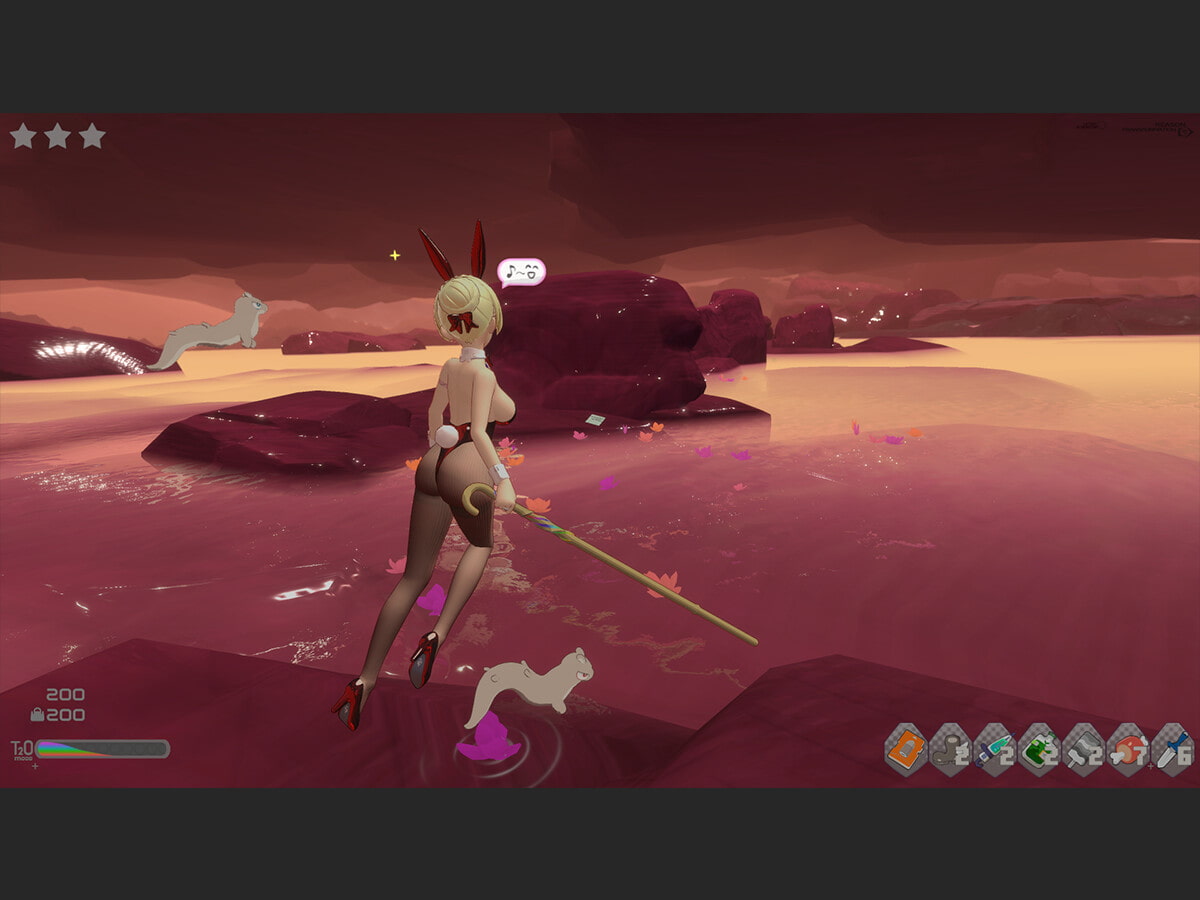This screenshot has width=1200, height=900.
Task: Select the meat on bone slot
Action: 1127,750
